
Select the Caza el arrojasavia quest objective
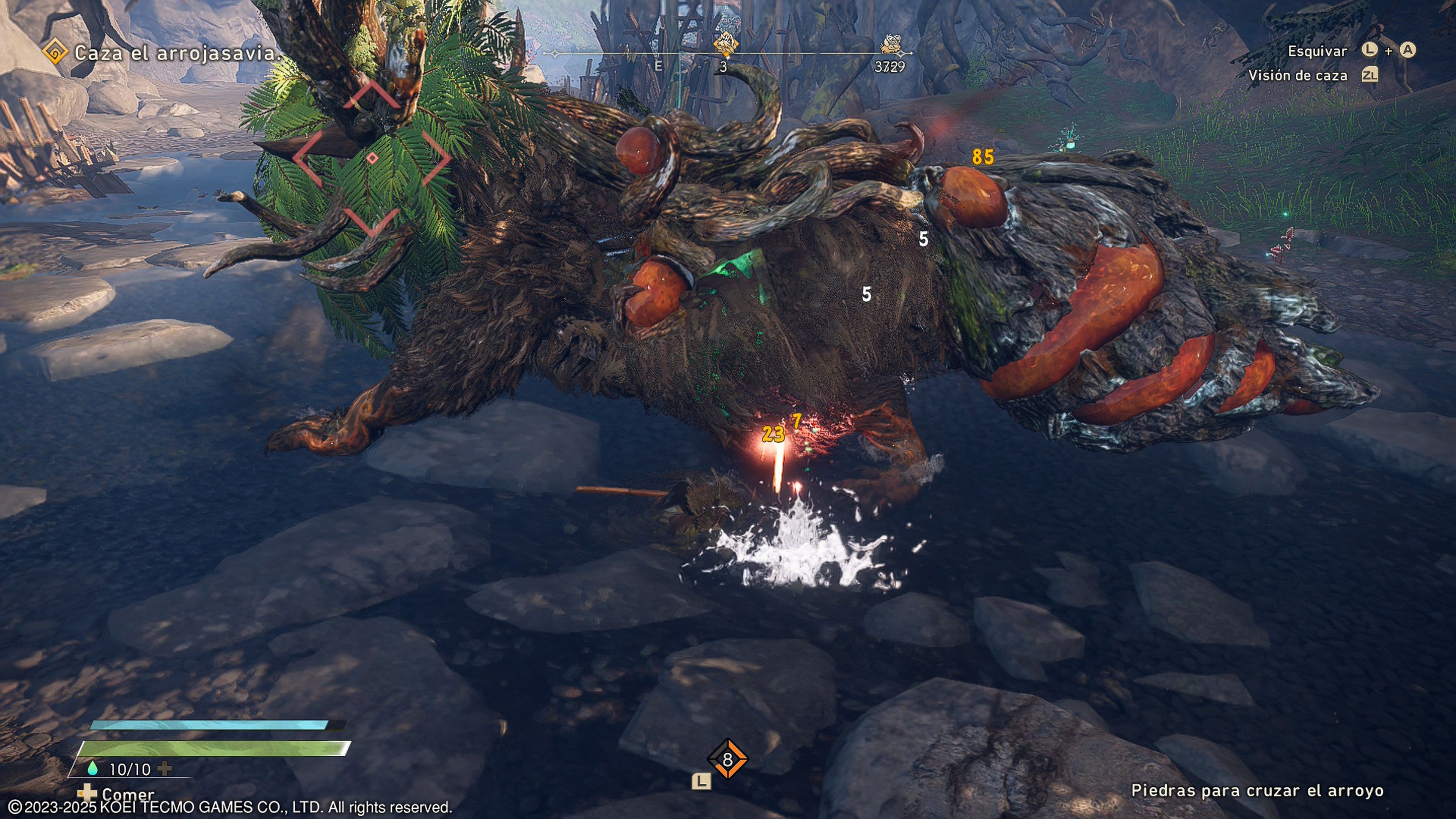tap(176, 53)
